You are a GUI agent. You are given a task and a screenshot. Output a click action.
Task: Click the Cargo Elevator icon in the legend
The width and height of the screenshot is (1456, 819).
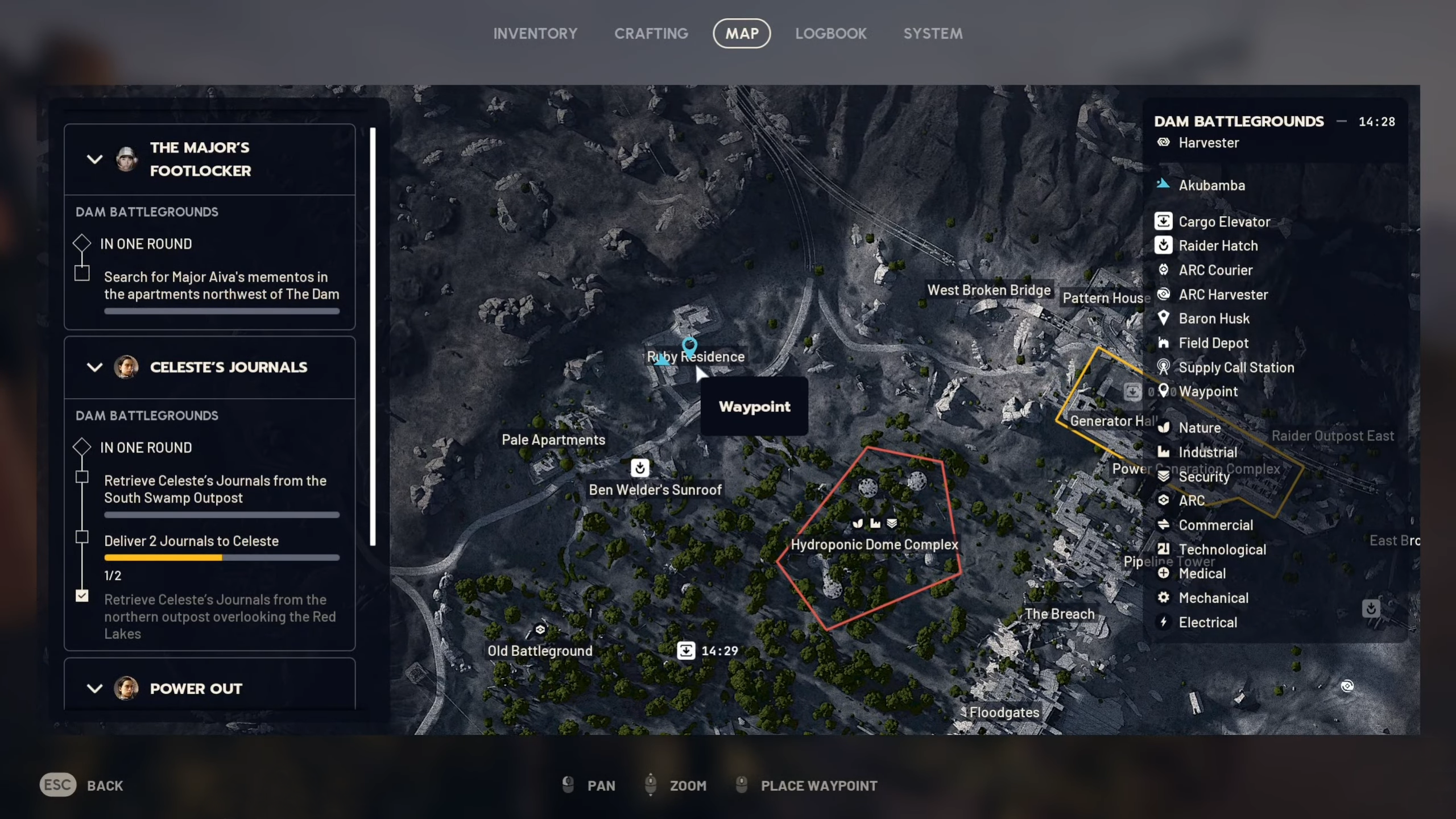click(1164, 221)
